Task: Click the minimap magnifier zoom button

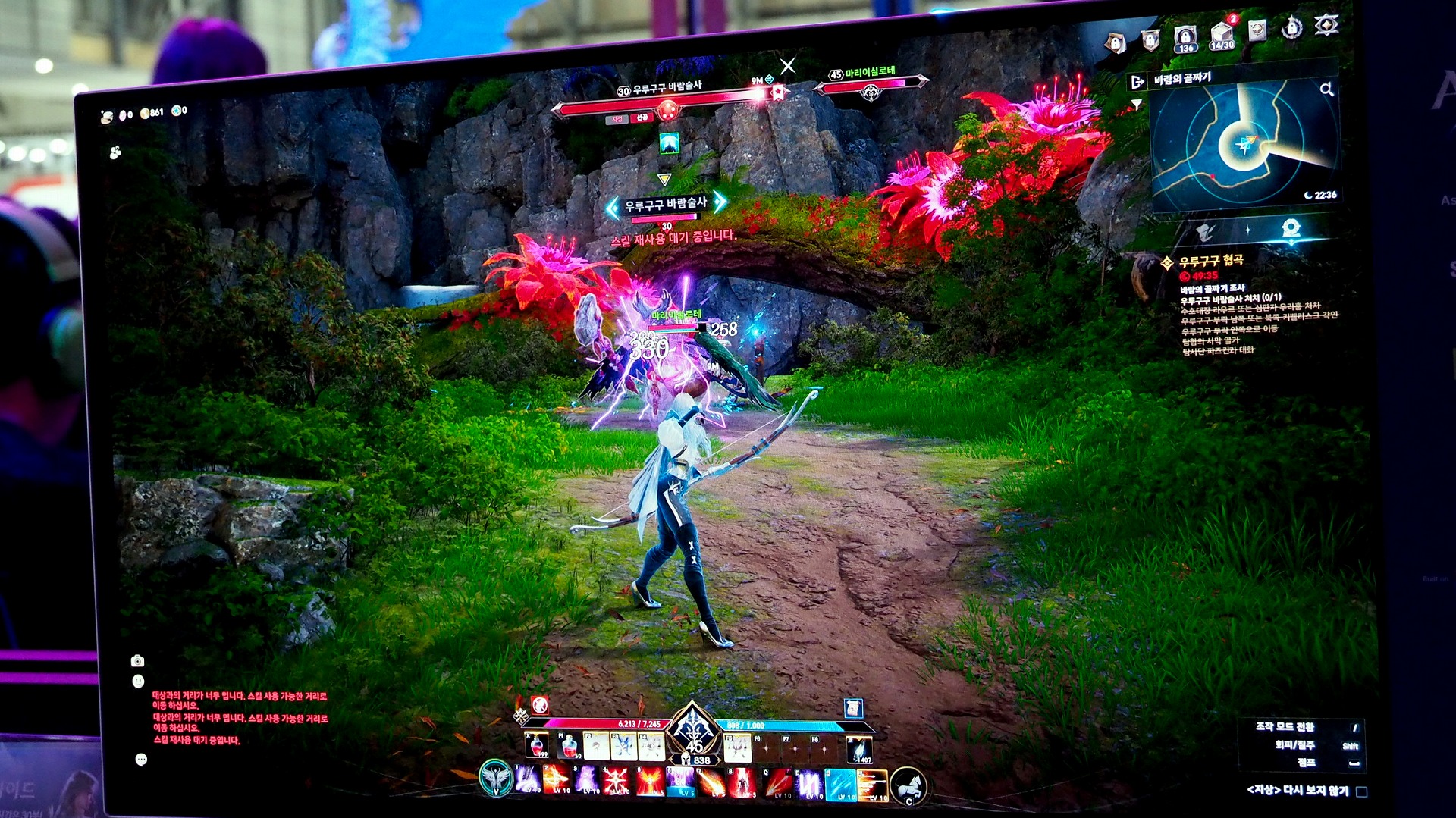Action: [1326, 89]
